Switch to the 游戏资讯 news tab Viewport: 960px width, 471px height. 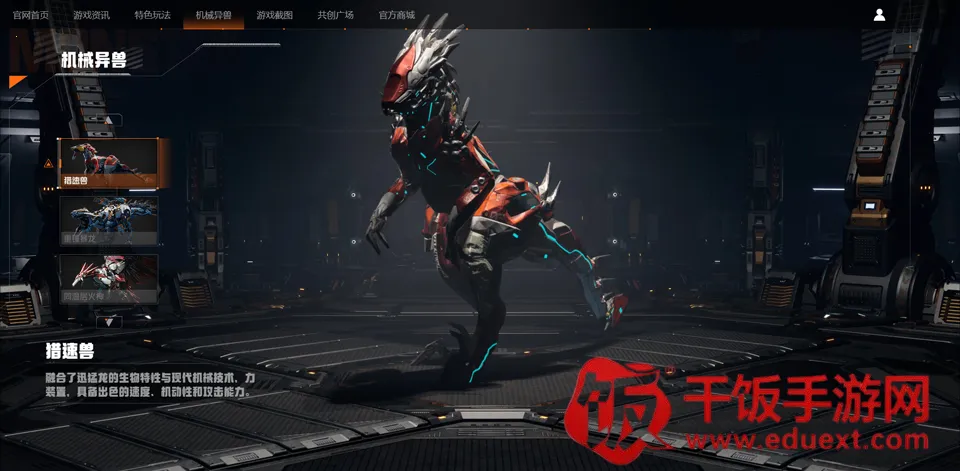click(x=92, y=15)
